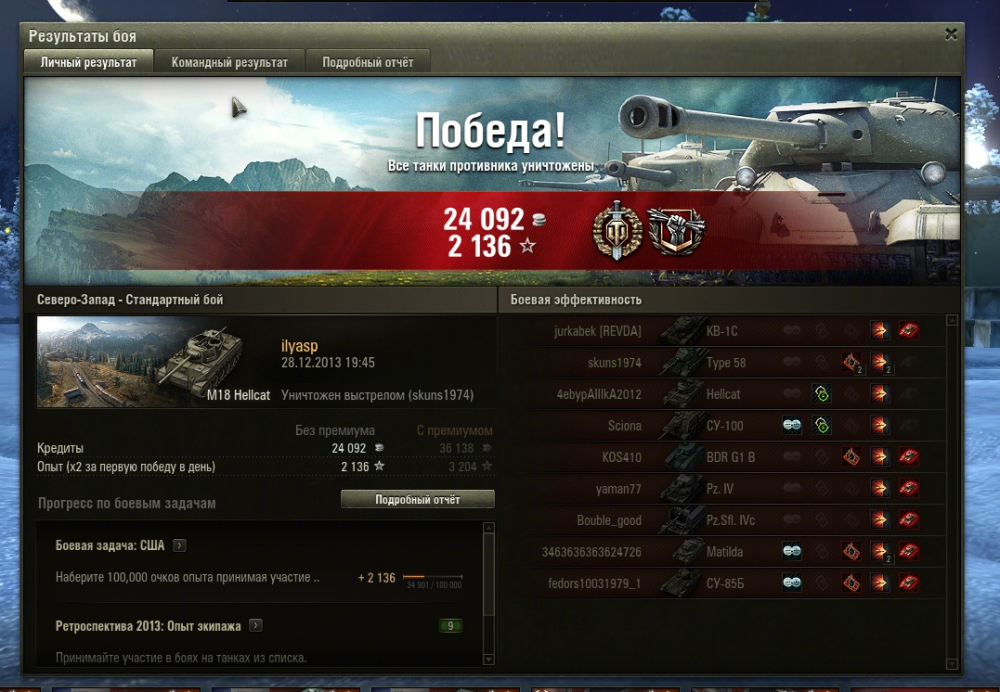Expand the Ретроспектива 2013 task arrow
This screenshot has height=692, width=1000.
point(256,626)
